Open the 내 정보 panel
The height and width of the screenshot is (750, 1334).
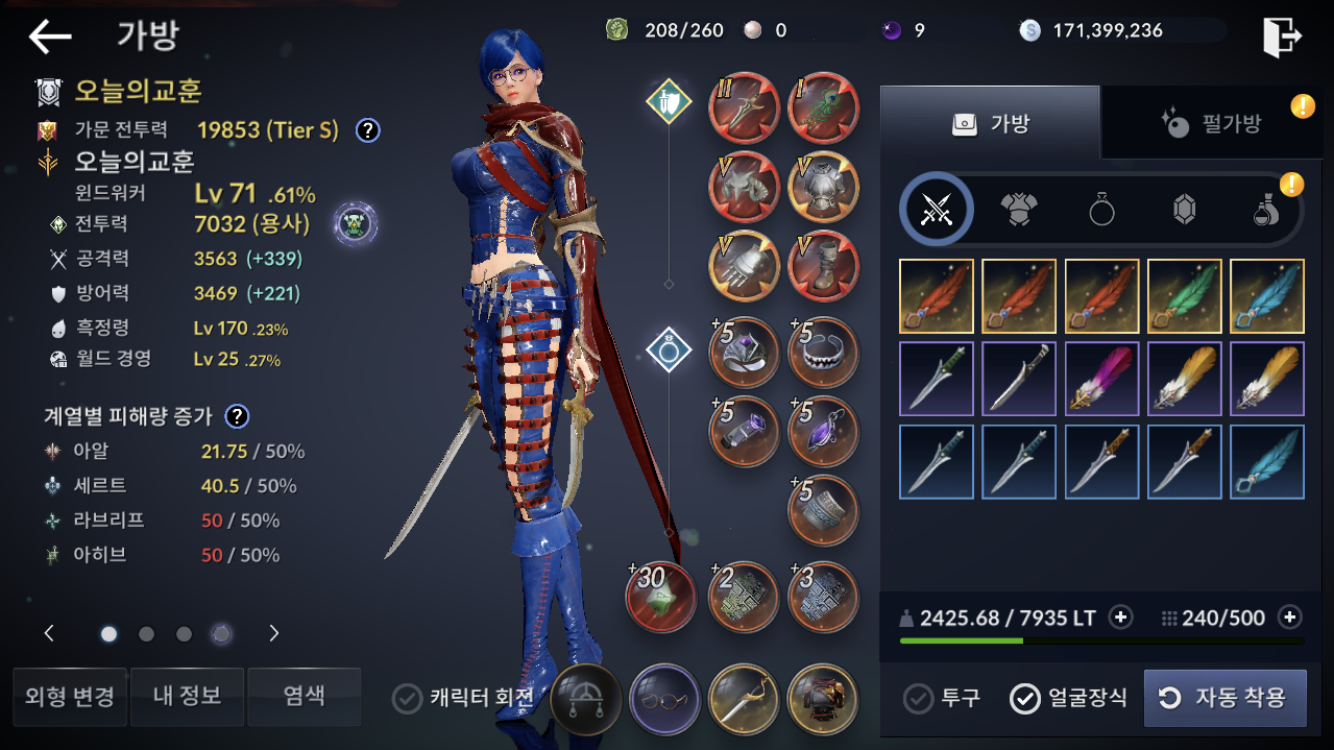pos(187,696)
